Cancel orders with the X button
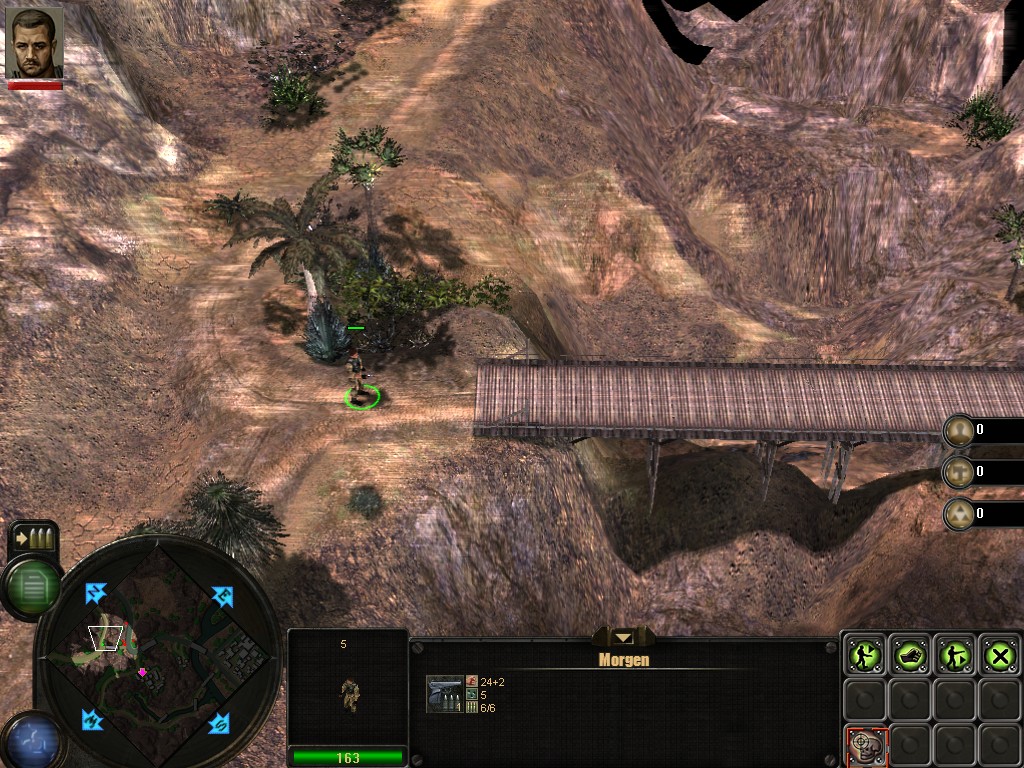Image resolution: width=1024 pixels, height=768 pixels. click(999, 655)
